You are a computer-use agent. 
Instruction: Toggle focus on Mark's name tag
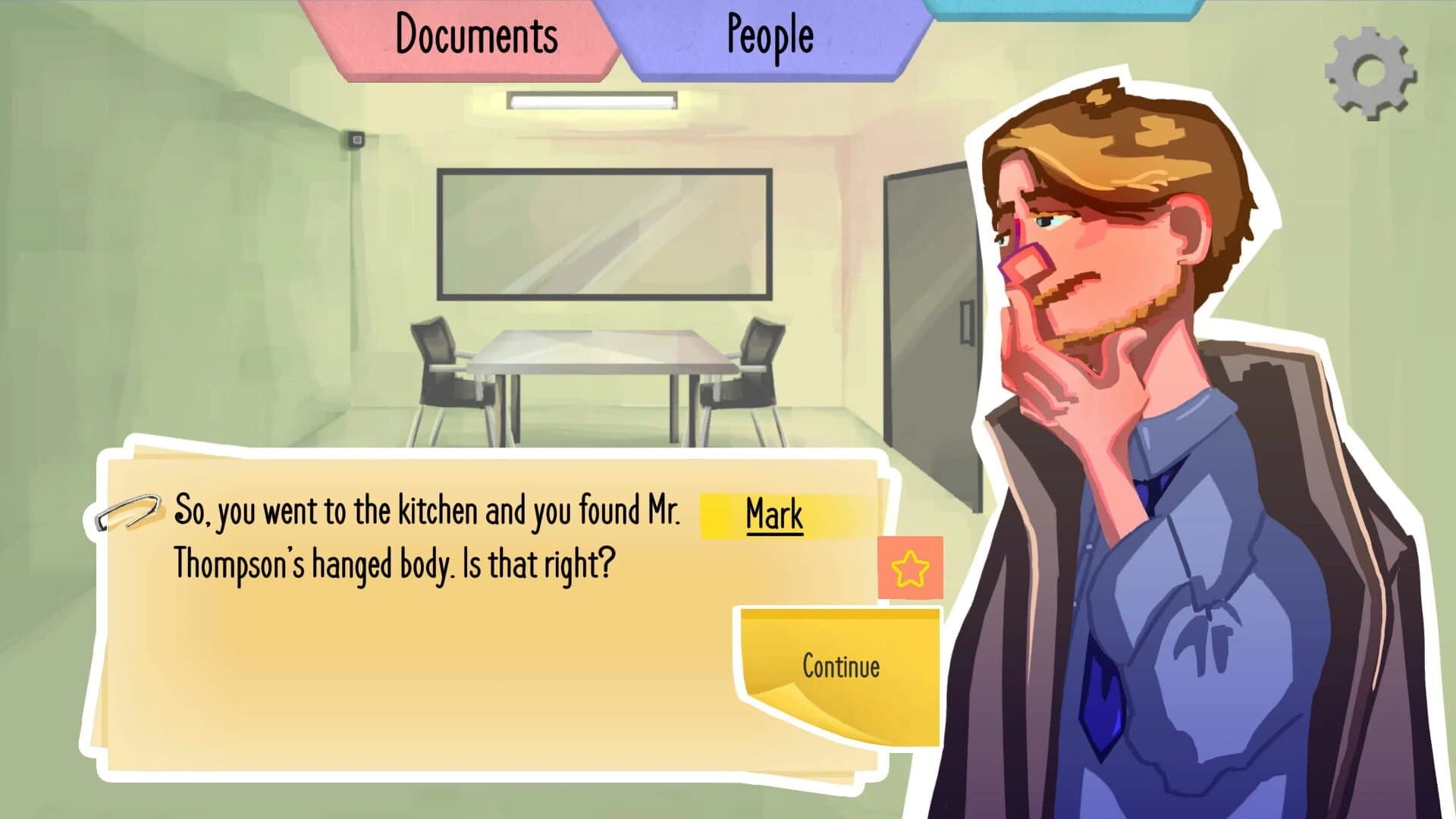click(773, 516)
